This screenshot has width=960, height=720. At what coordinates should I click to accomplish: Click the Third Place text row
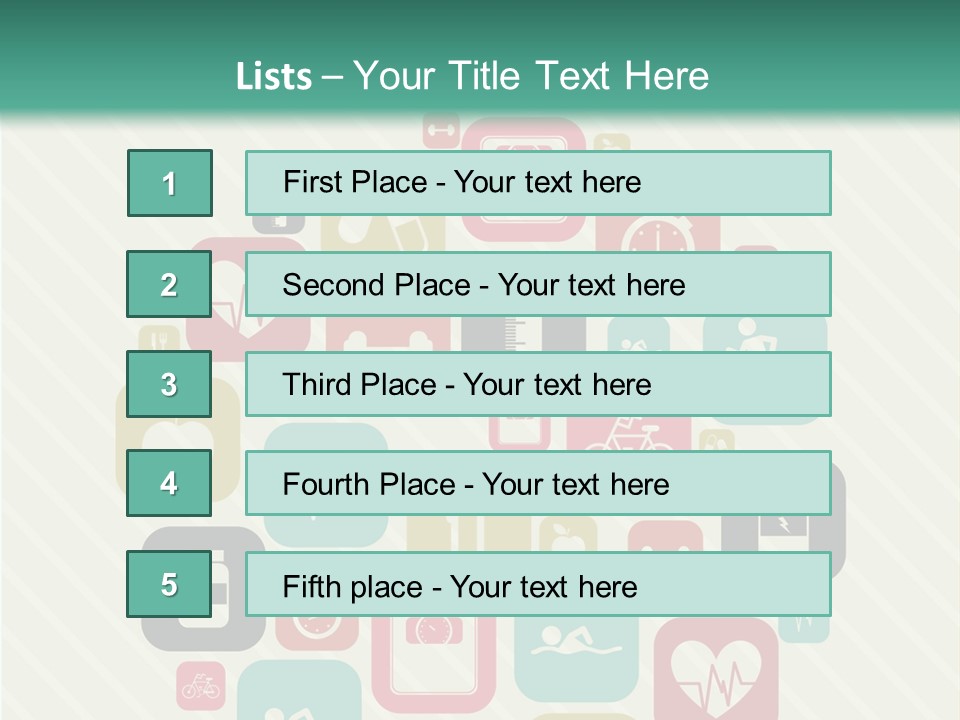click(x=538, y=384)
